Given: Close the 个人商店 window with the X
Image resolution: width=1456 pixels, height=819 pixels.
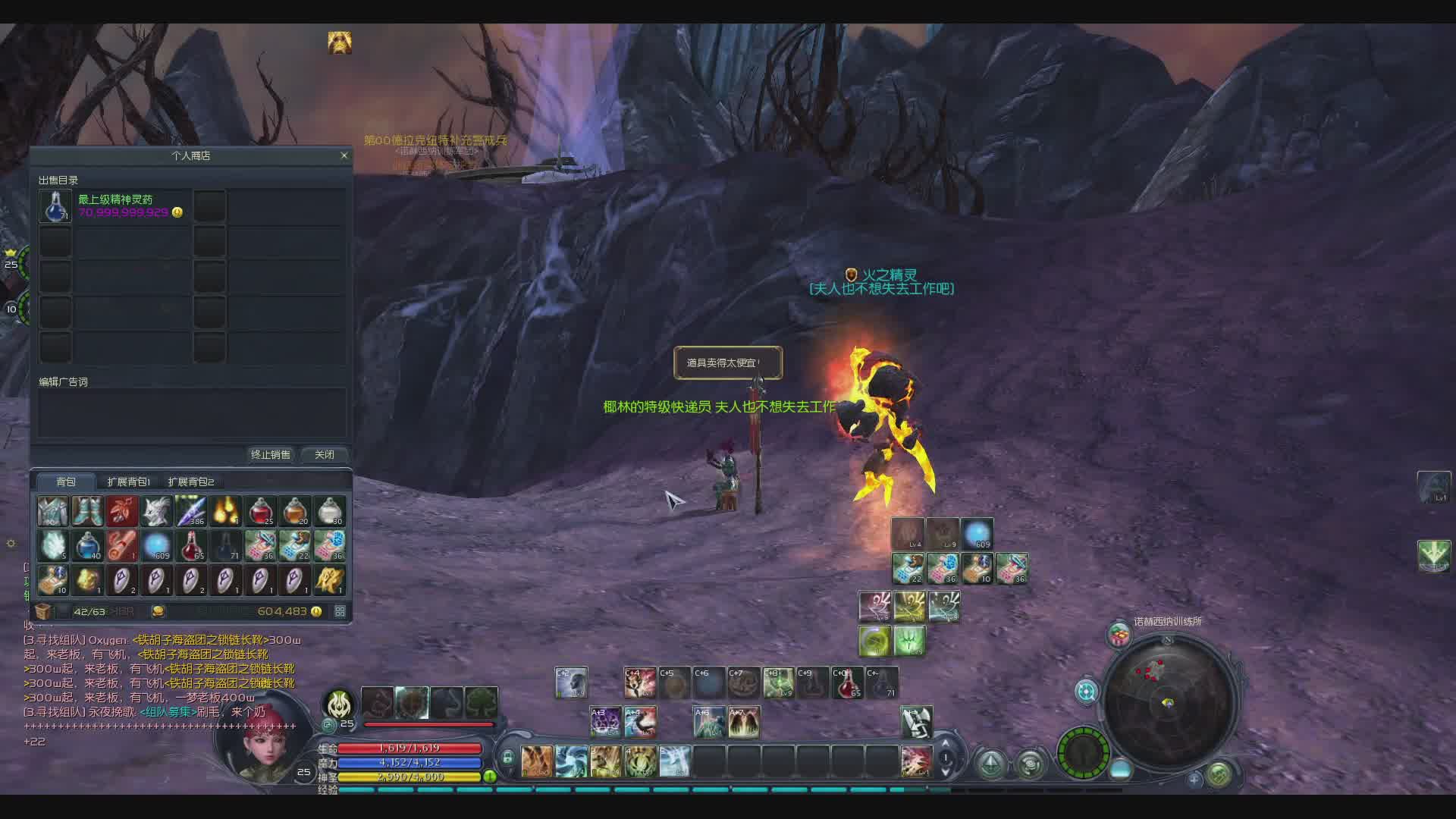Looking at the screenshot, I should pyautogui.click(x=344, y=155).
